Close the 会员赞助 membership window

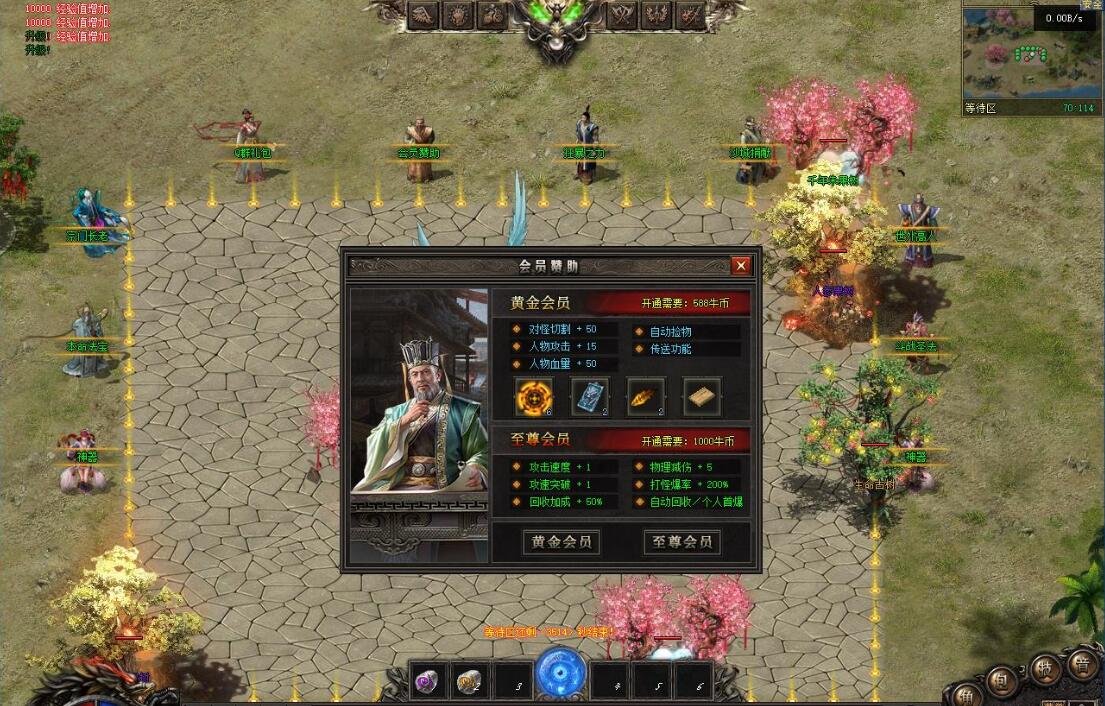click(740, 265)
